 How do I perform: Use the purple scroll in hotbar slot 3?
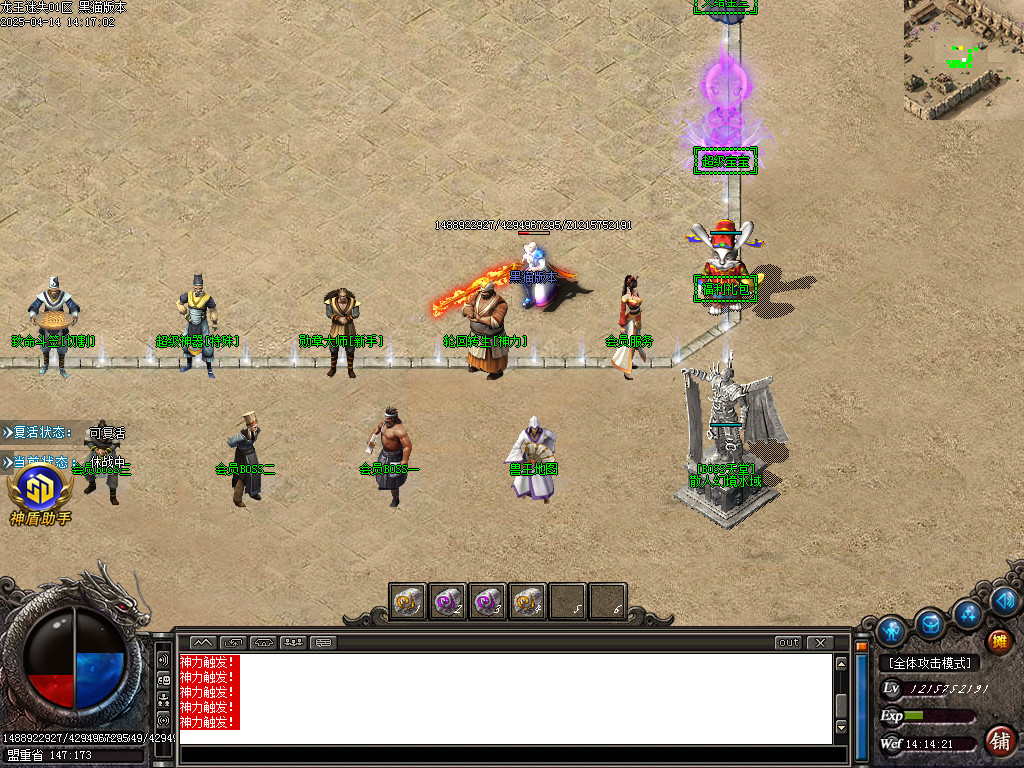tap(487, 602)
